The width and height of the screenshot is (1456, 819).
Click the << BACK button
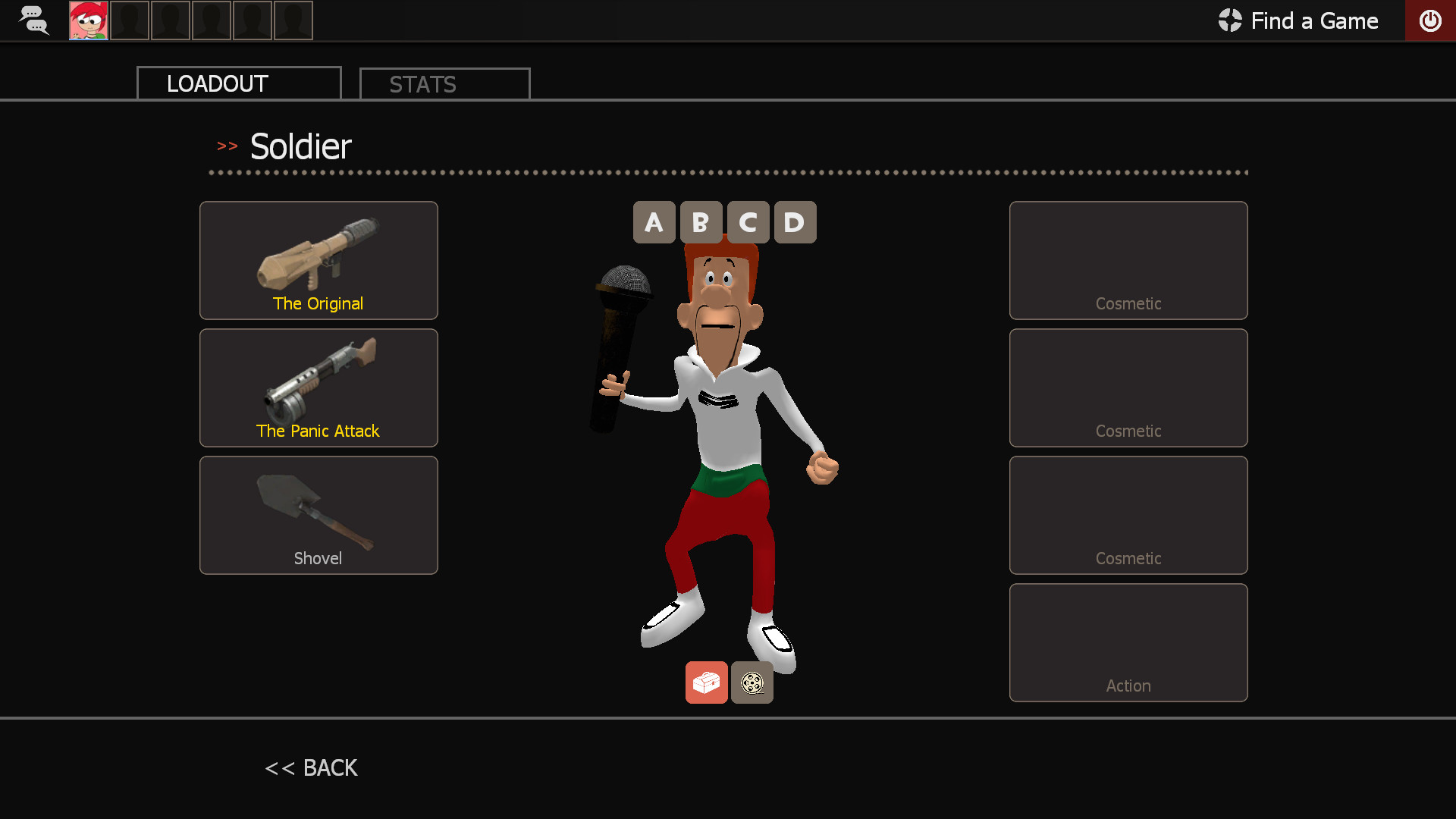(310, 767)
